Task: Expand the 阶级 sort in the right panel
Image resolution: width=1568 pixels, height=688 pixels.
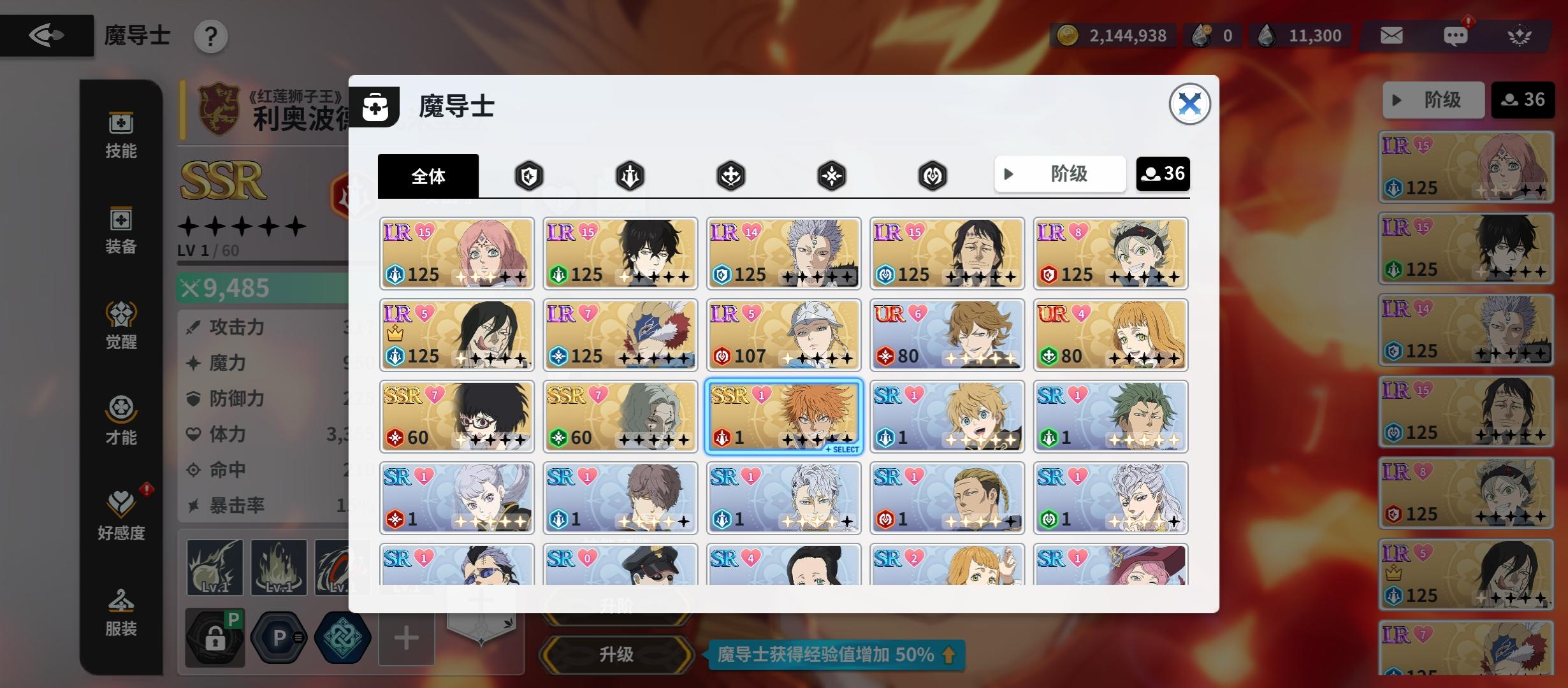Action: point(1434,99)
